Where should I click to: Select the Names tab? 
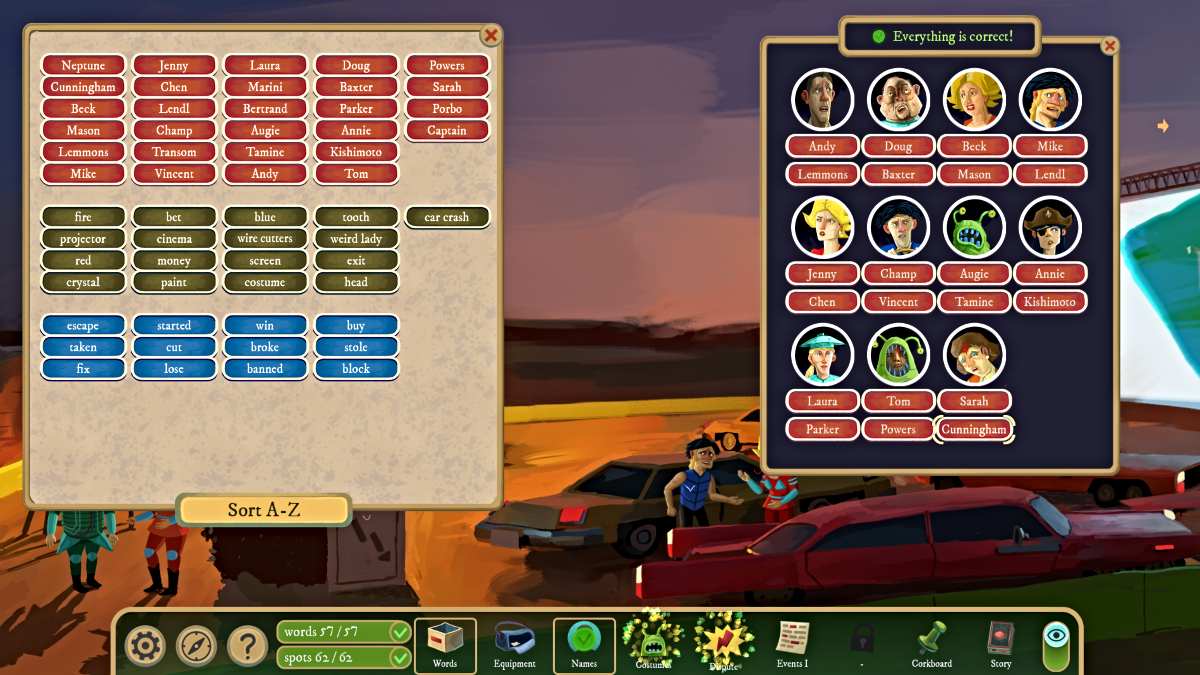[x=584, y=645]
